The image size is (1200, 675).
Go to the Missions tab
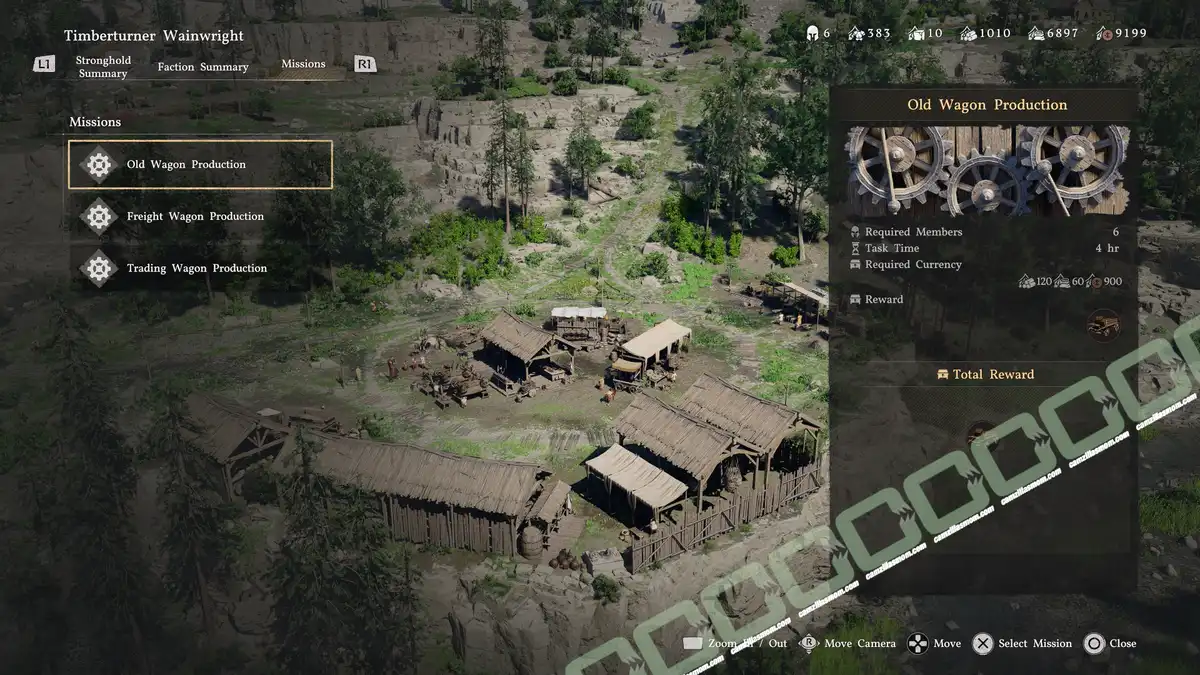303,64
